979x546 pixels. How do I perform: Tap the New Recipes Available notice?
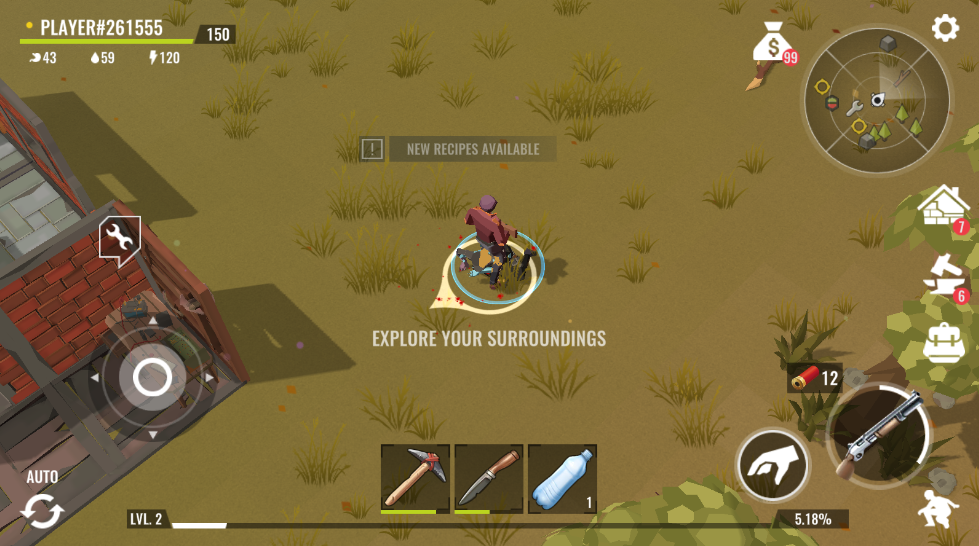457,149
